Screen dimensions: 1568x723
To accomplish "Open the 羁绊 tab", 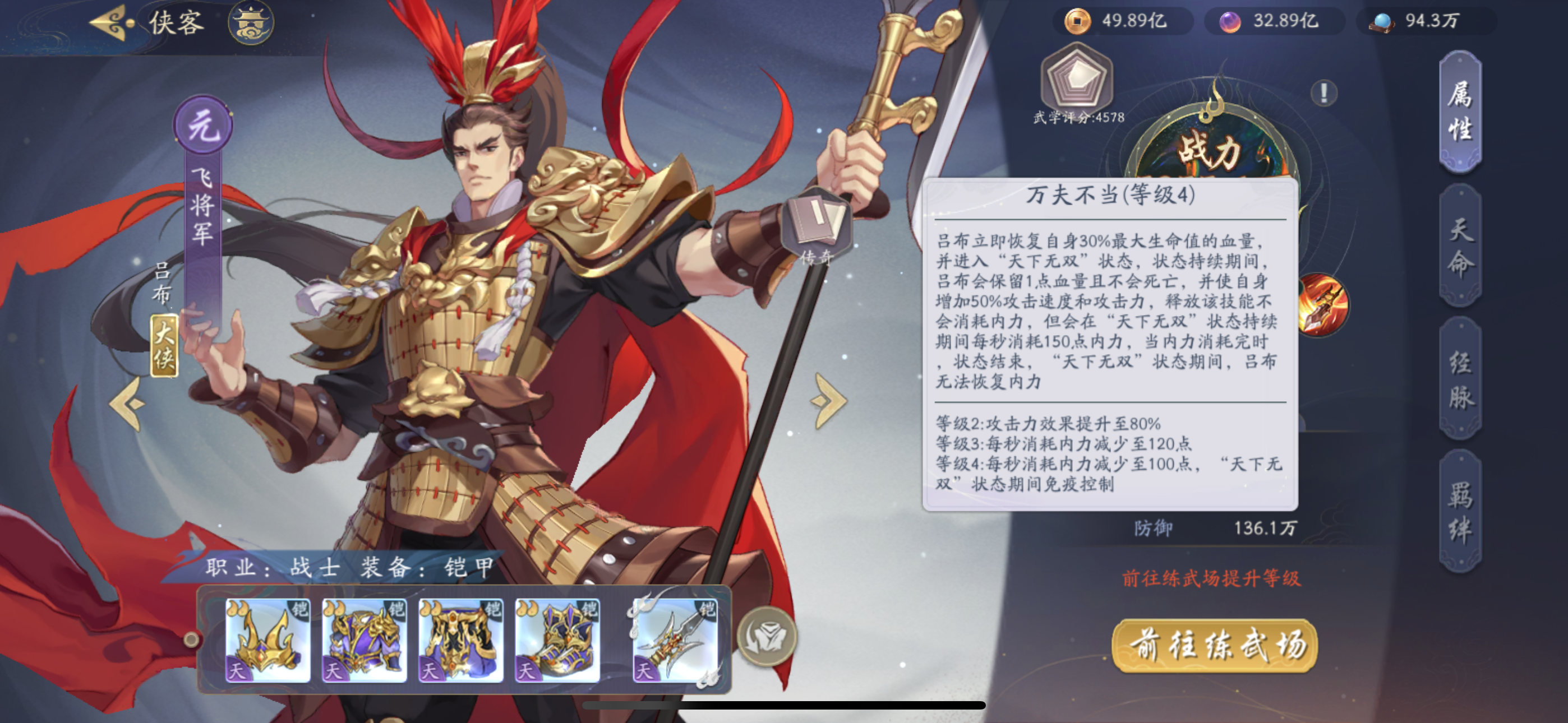I will pyautogui.click(x=1460, y=511).
